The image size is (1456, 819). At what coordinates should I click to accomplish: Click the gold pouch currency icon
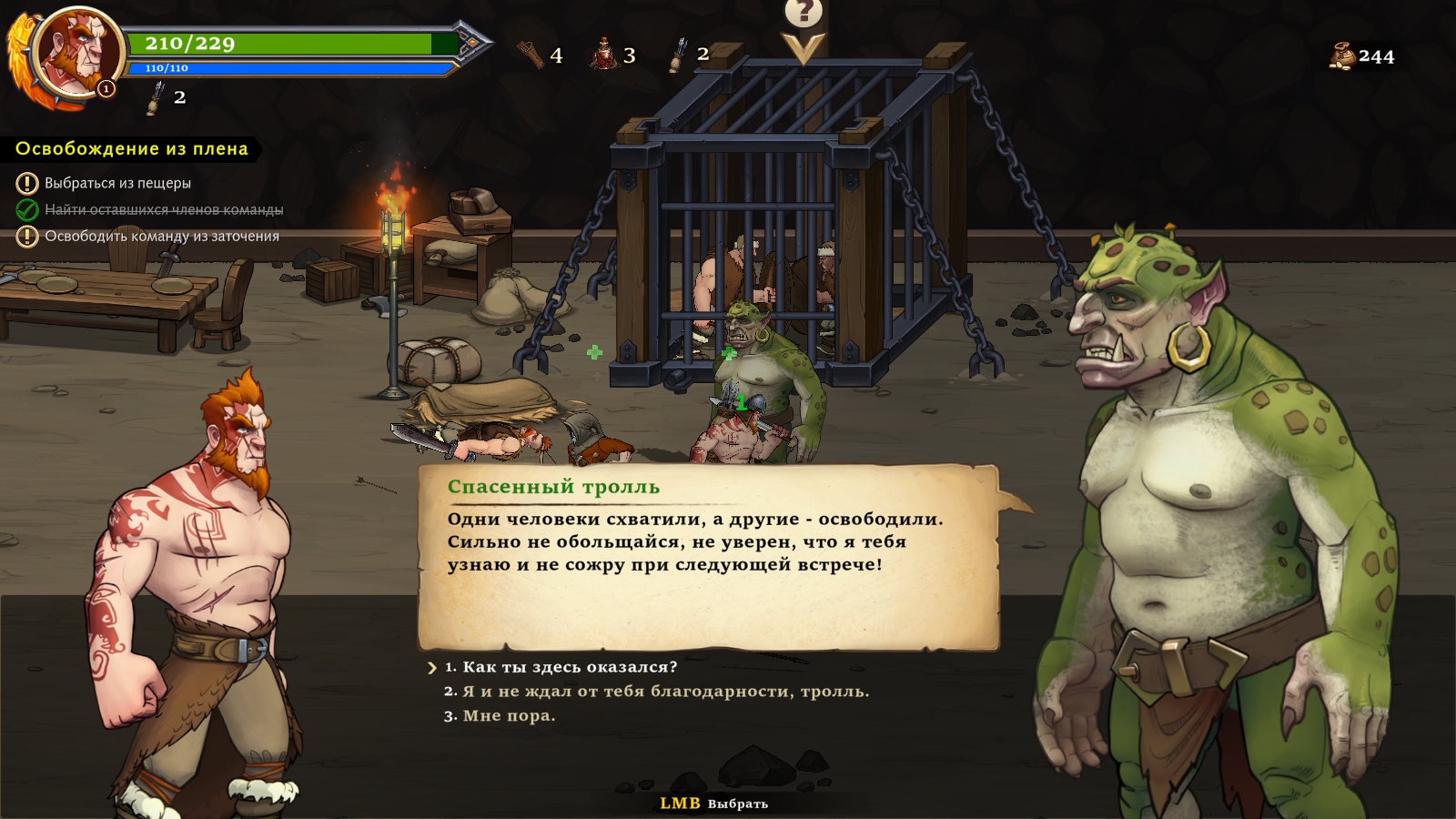tap(1342, 56)
